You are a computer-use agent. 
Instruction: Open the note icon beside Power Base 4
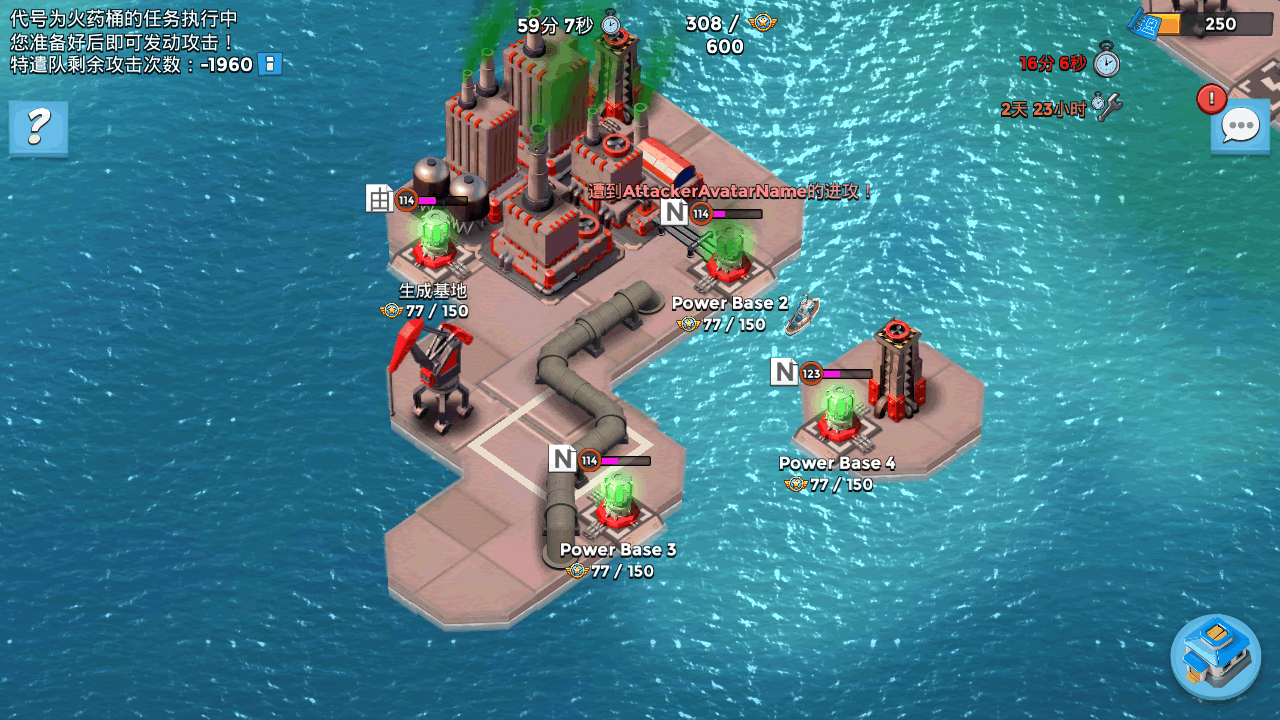(x=784, y=372)
